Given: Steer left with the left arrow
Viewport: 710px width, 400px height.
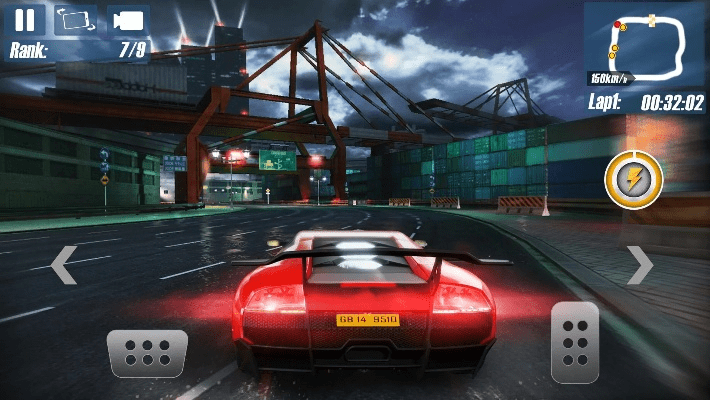Looking at the screenshot, I should (63, 265).
